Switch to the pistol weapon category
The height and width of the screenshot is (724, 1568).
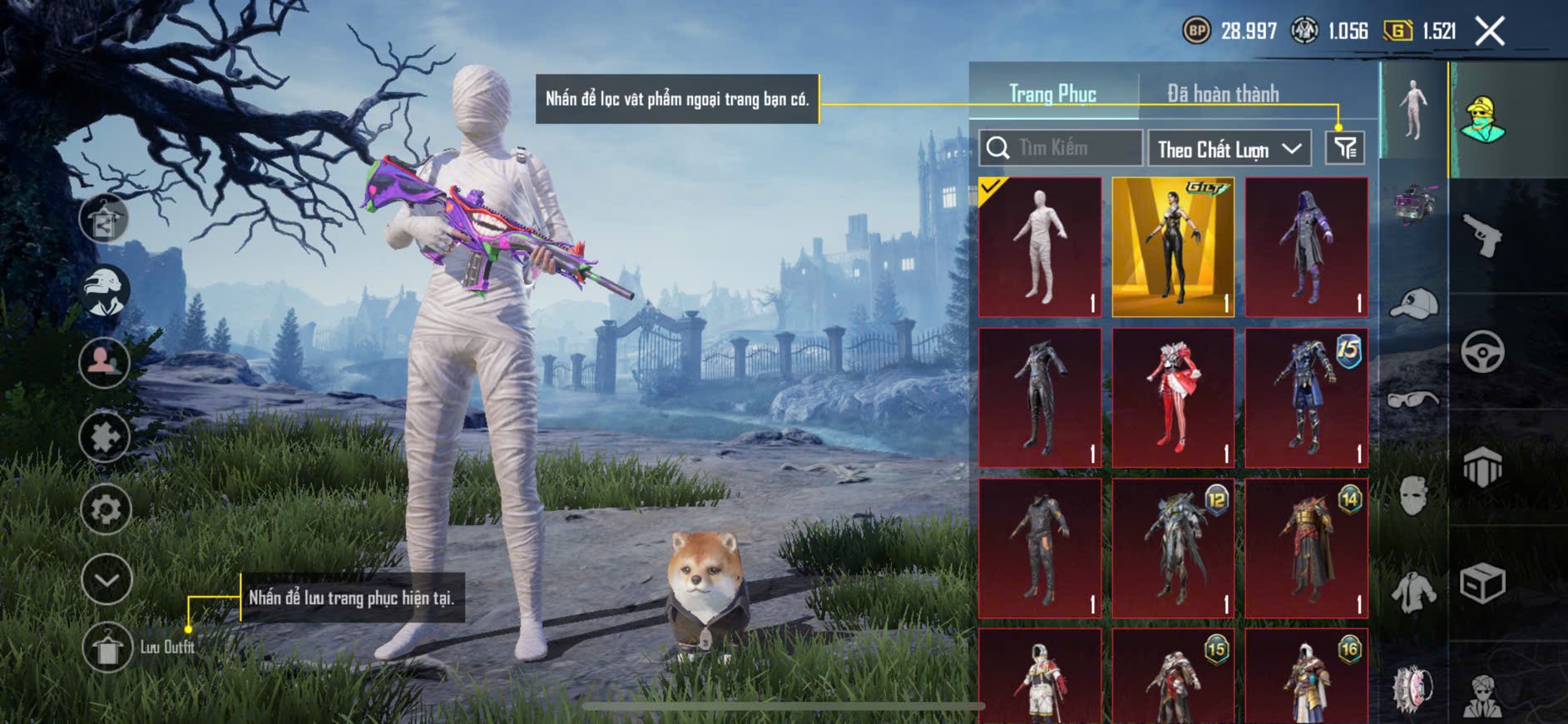point(1483,236)
